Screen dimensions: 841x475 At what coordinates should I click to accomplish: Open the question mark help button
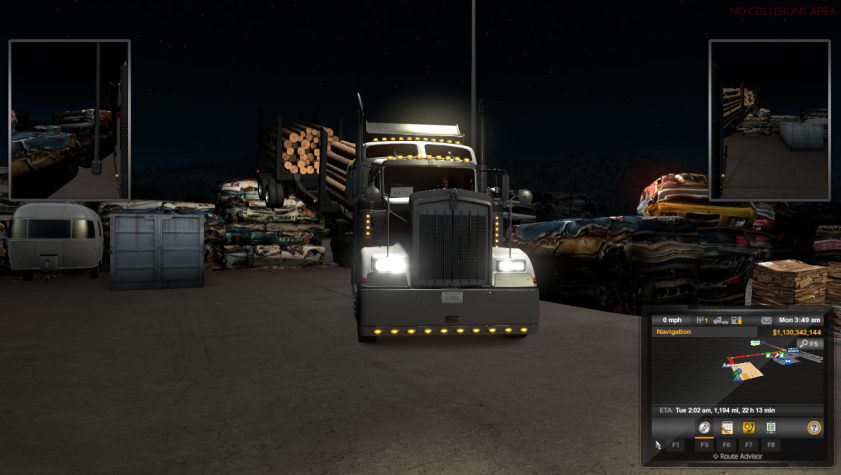(814, 428)
